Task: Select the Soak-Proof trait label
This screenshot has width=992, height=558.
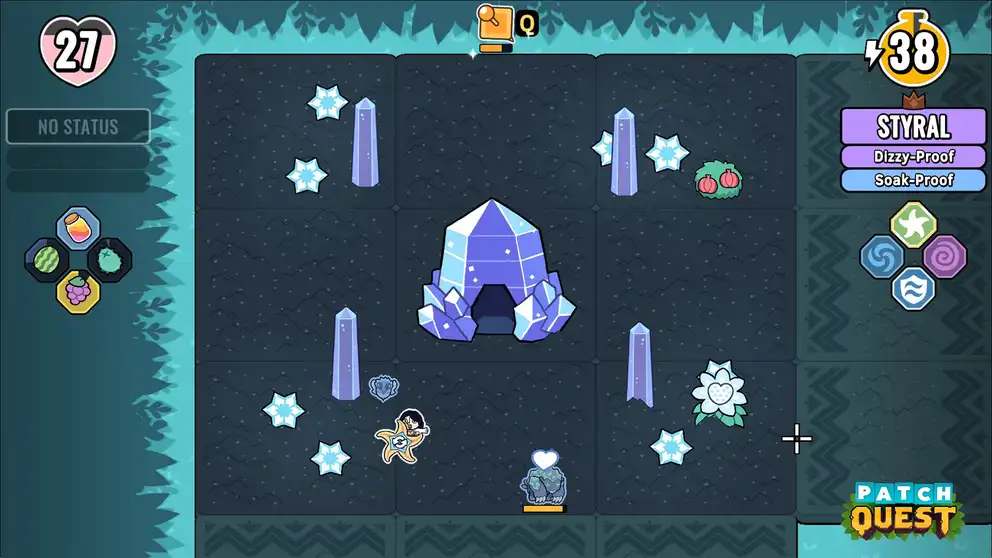Action: [x=912, y=181]
